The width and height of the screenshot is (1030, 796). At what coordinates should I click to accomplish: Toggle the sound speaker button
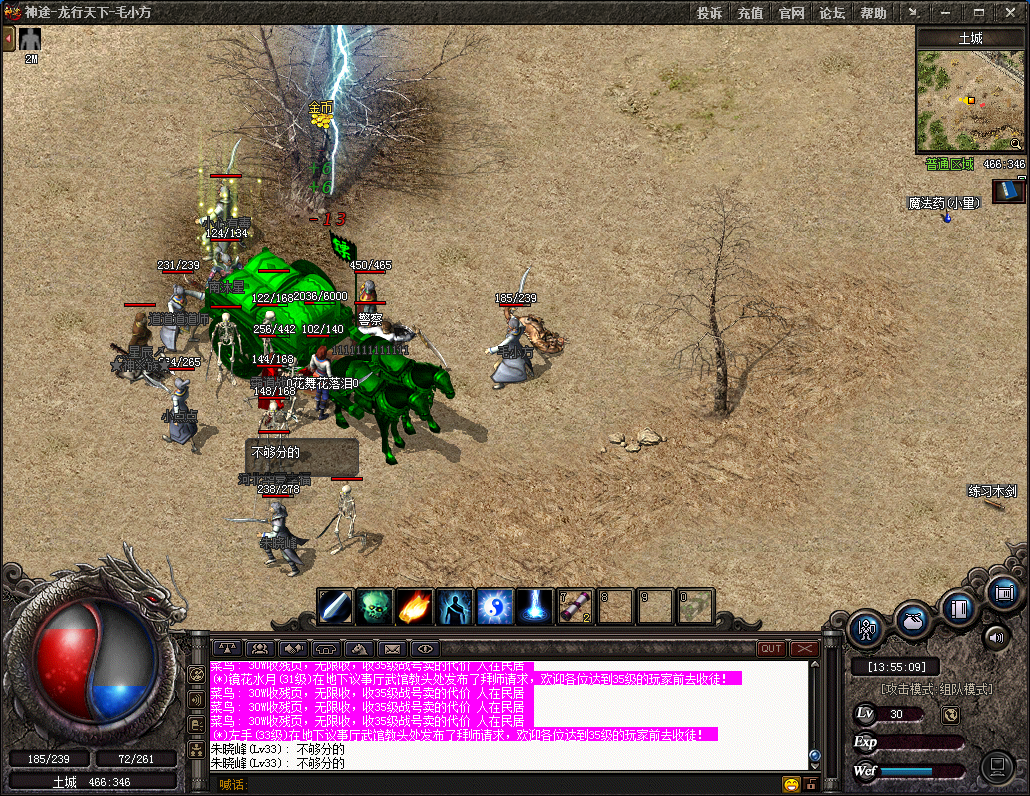[x=996, y=636]
